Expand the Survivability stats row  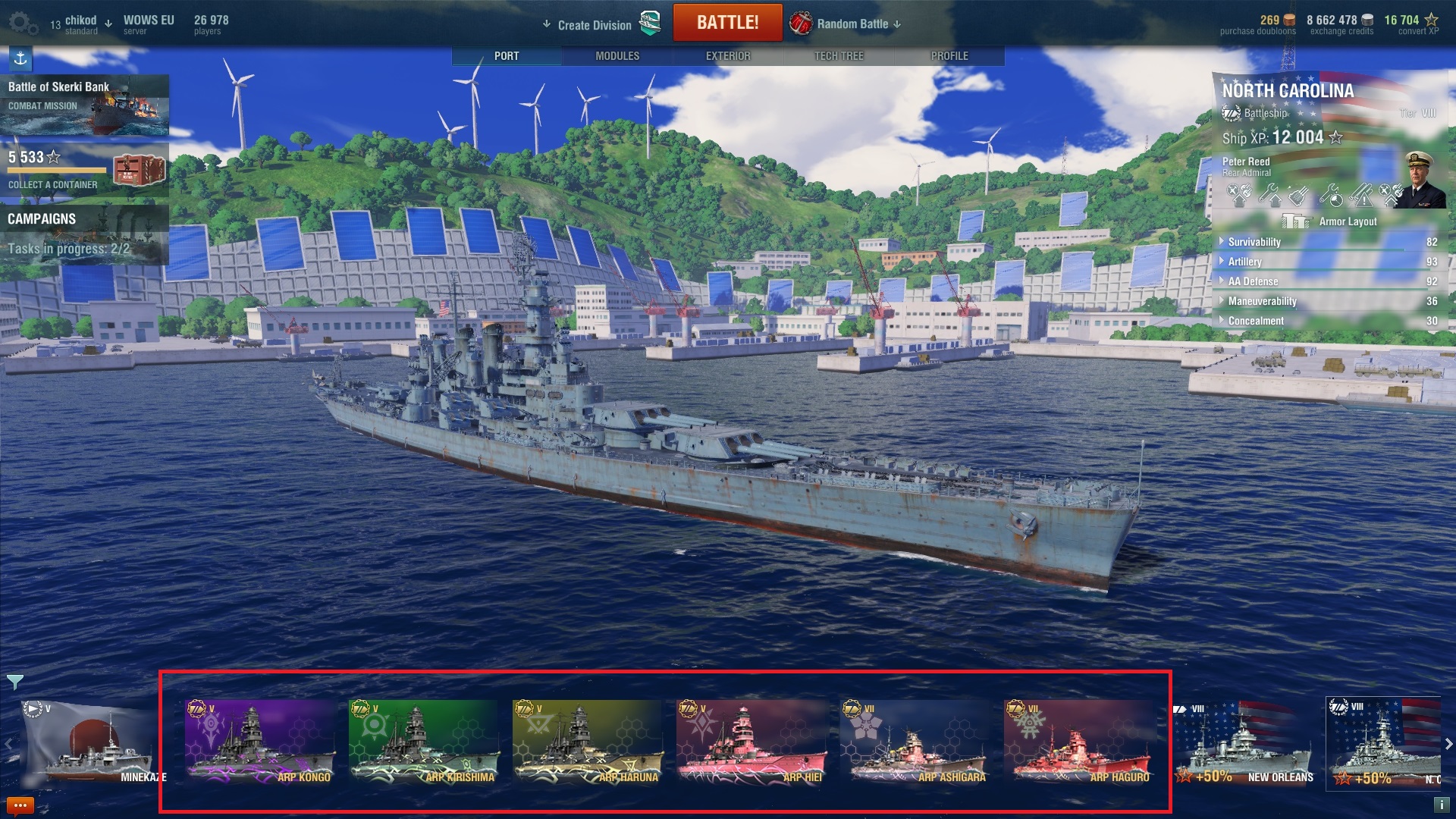[1254, 242]
